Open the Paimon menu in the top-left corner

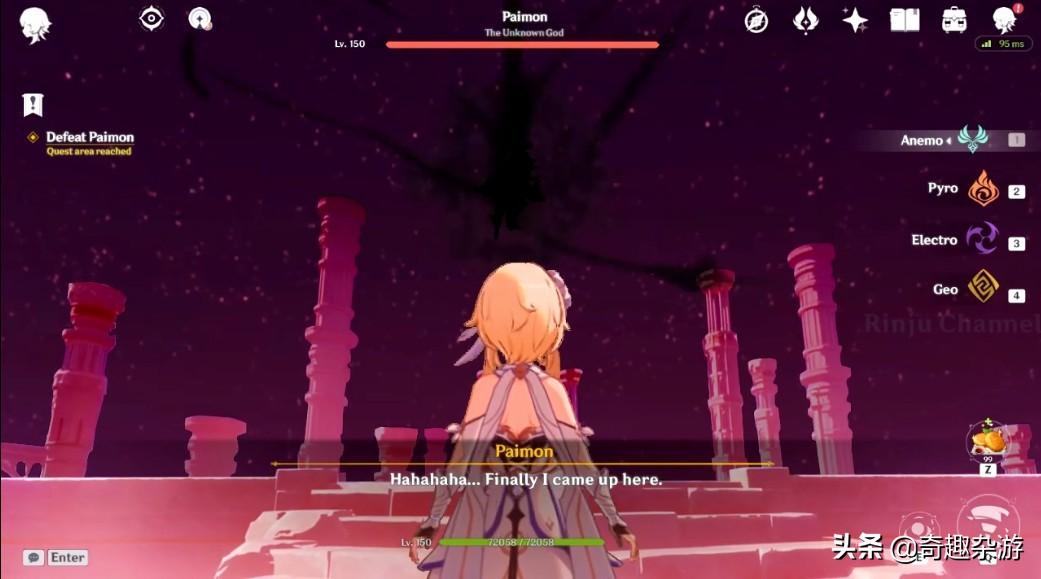[x=36, y=23]
